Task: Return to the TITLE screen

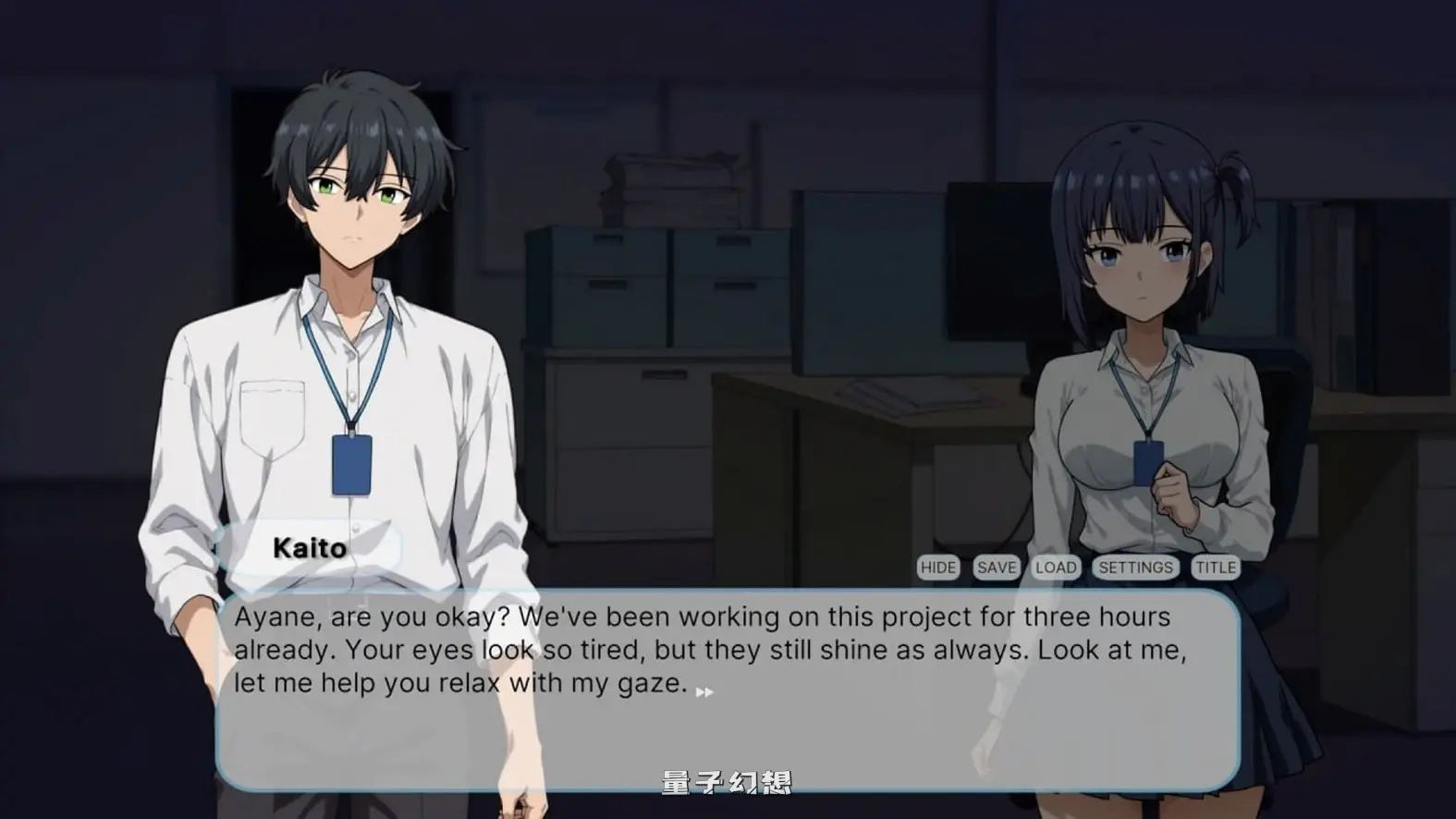Action: click(x=1217, y=567)
